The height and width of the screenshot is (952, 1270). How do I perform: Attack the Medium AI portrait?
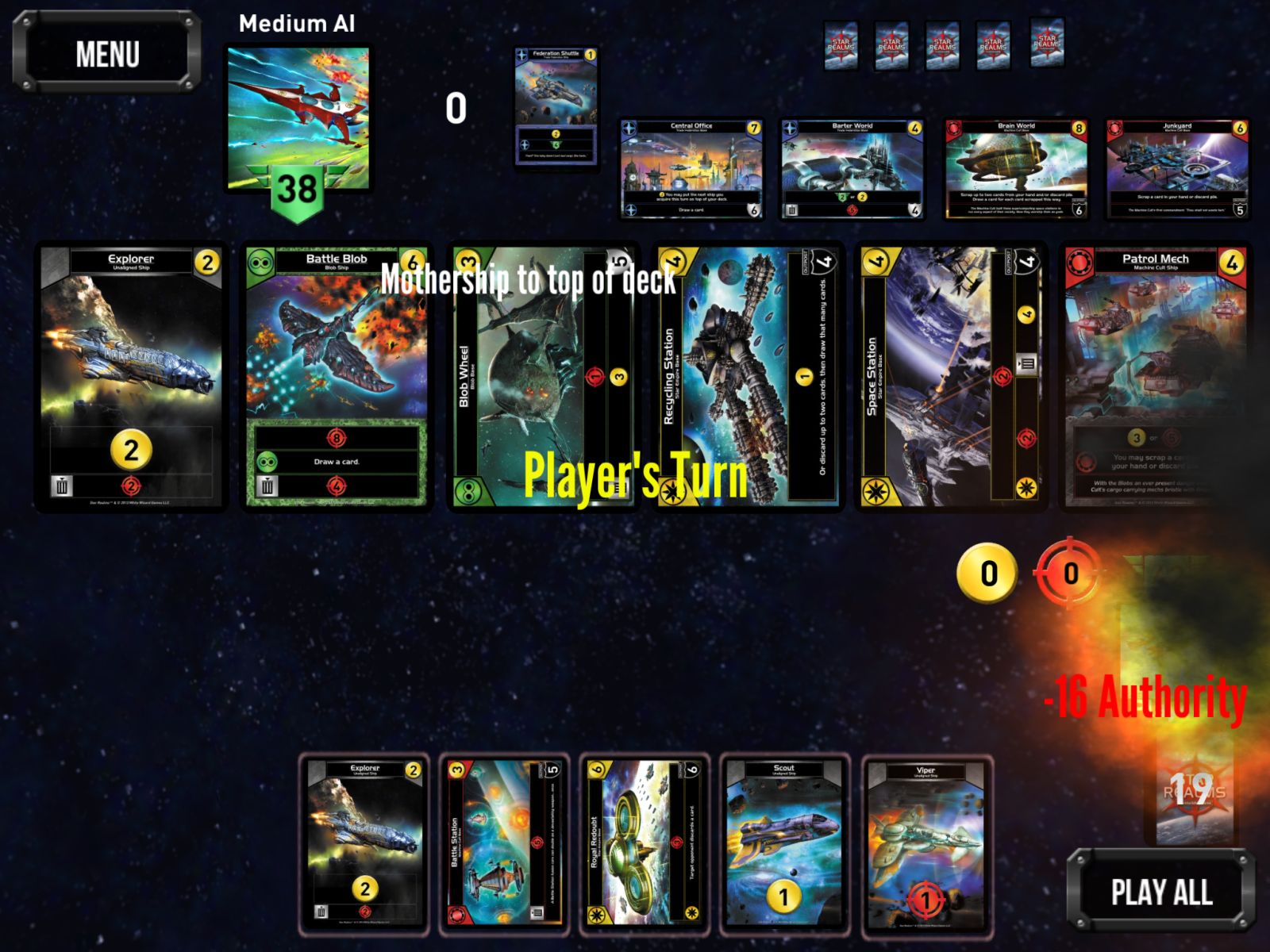tap(298, 119)
